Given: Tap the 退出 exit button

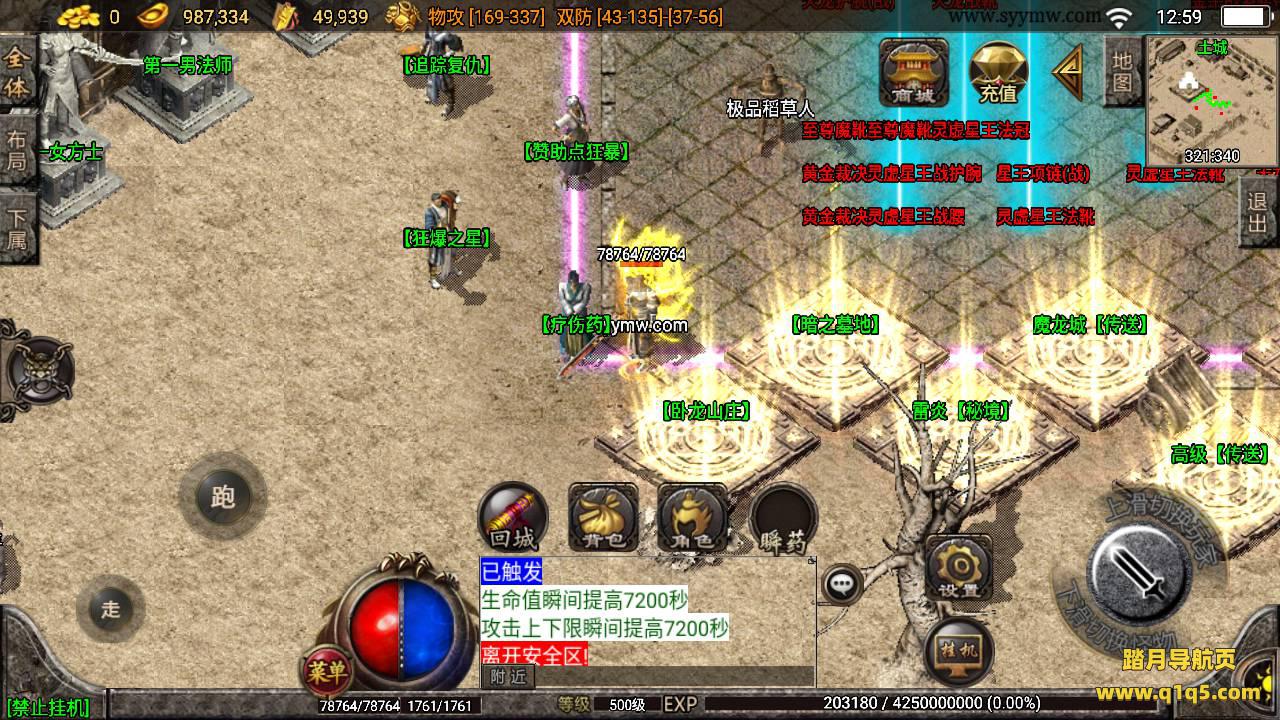Looking at the screenshot, I should coord(1258,214).
